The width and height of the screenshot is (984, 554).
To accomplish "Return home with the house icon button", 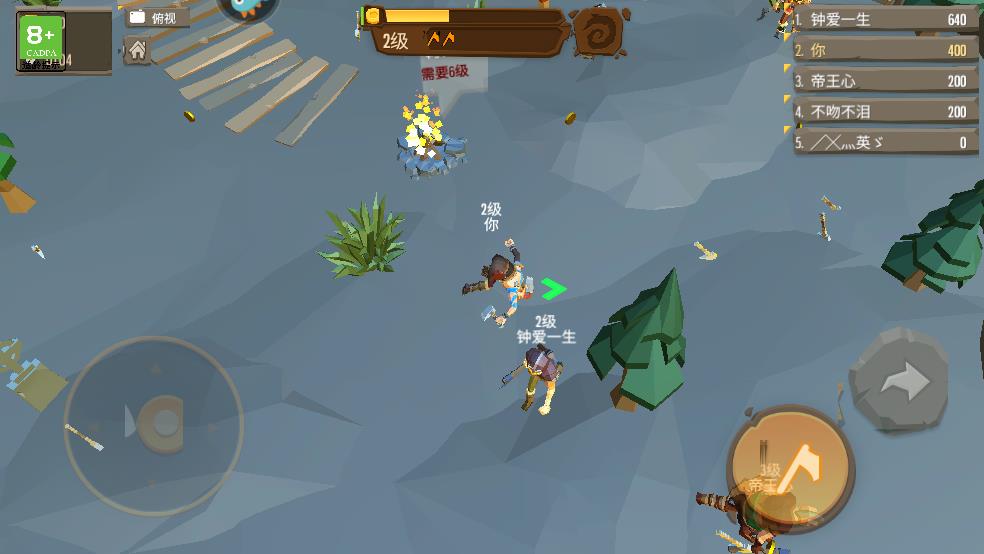I will coord(138,50).
